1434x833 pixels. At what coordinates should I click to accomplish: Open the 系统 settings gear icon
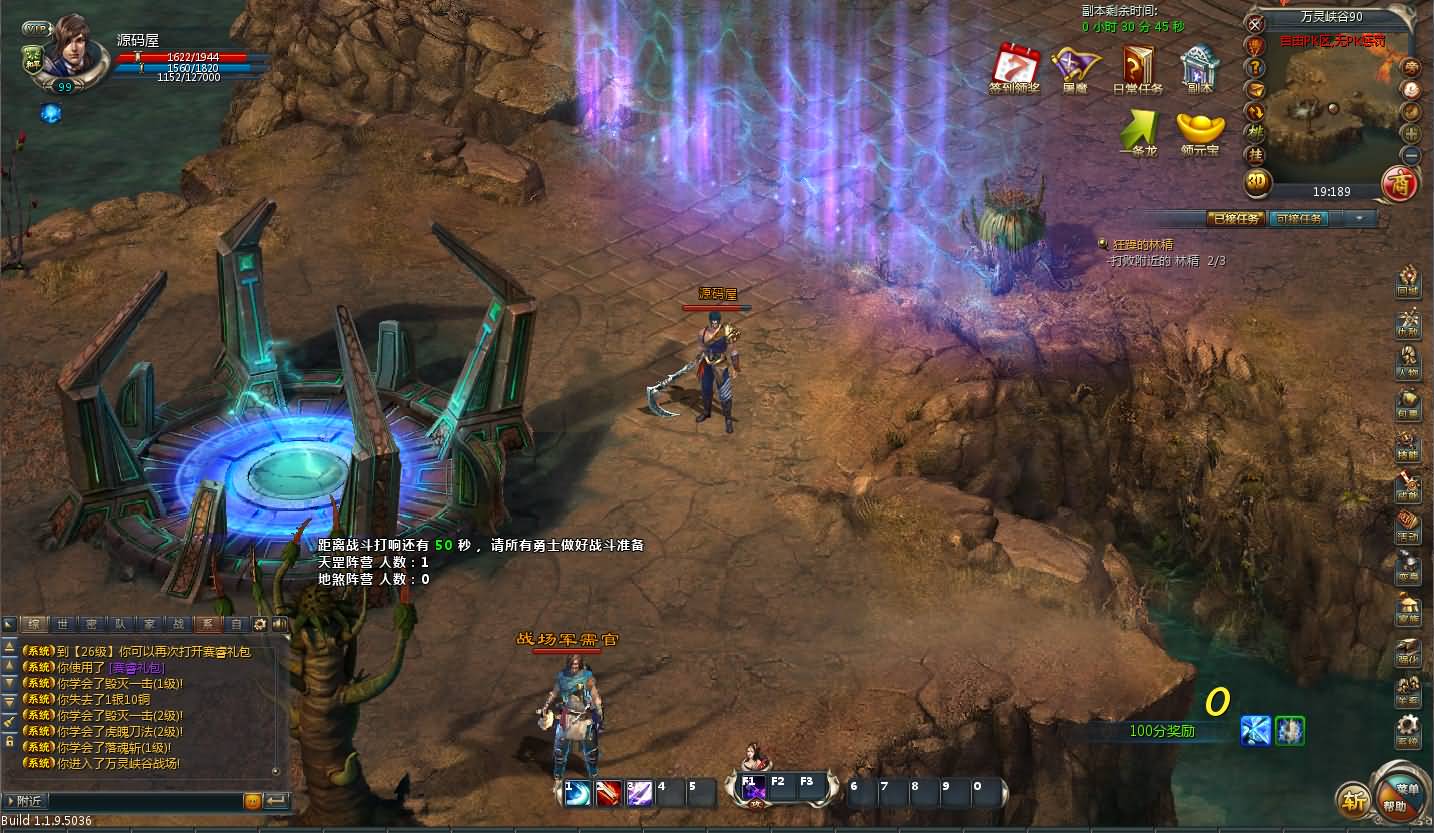pos(1408,733)
